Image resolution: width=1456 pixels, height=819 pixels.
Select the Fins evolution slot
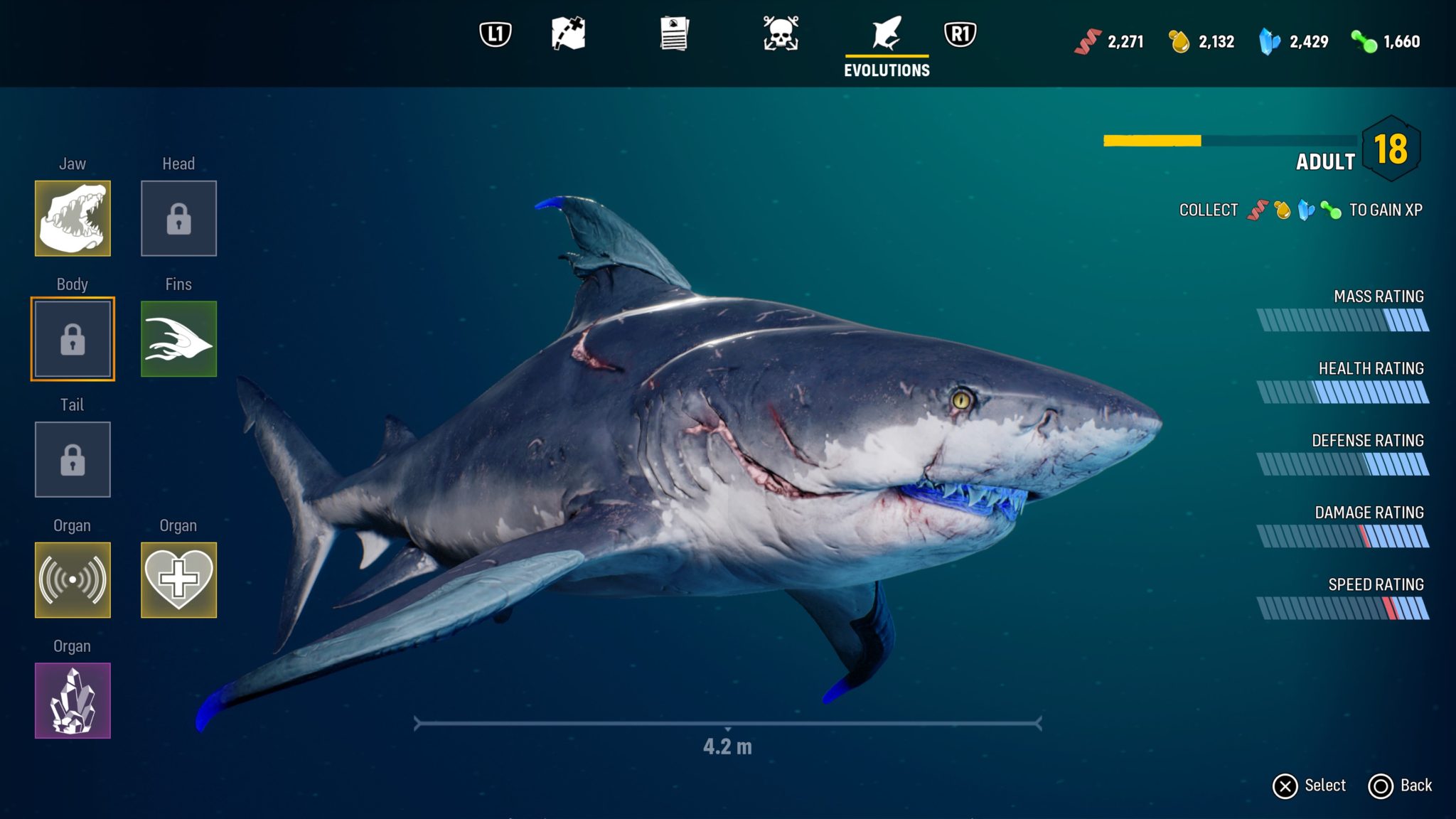pos(178,338)
